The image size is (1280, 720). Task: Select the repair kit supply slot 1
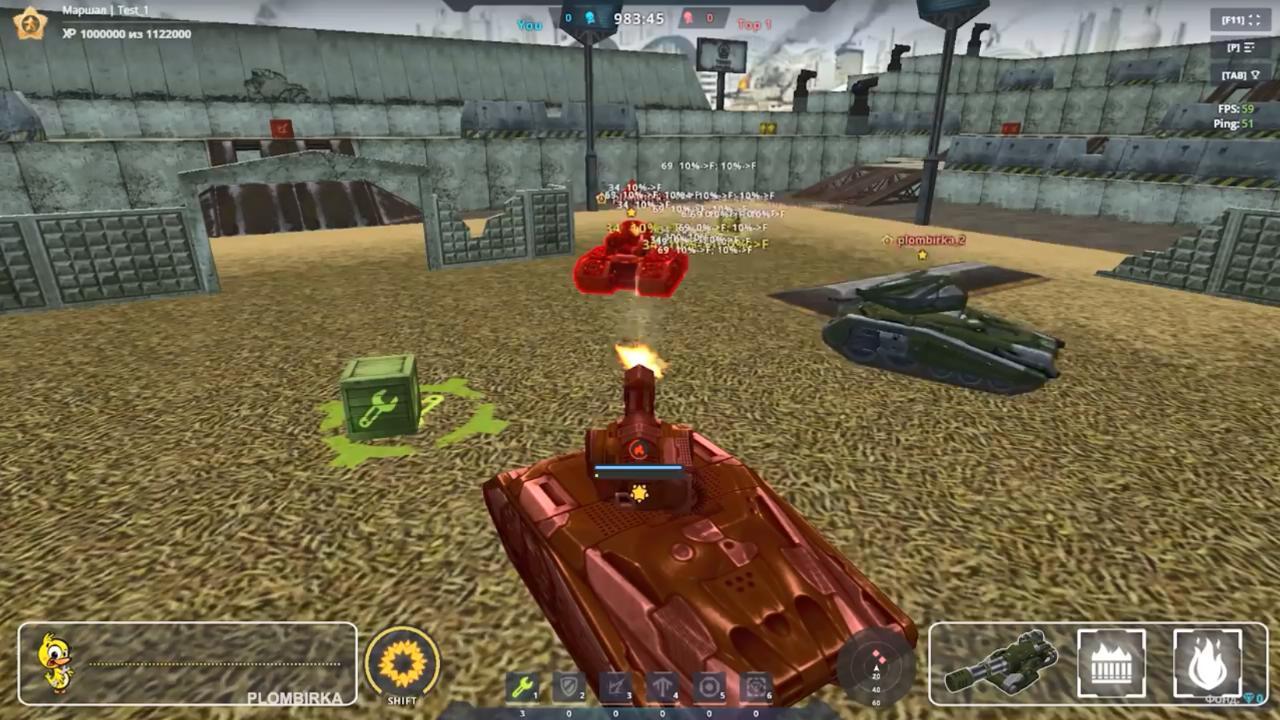(x=521, y=688)
